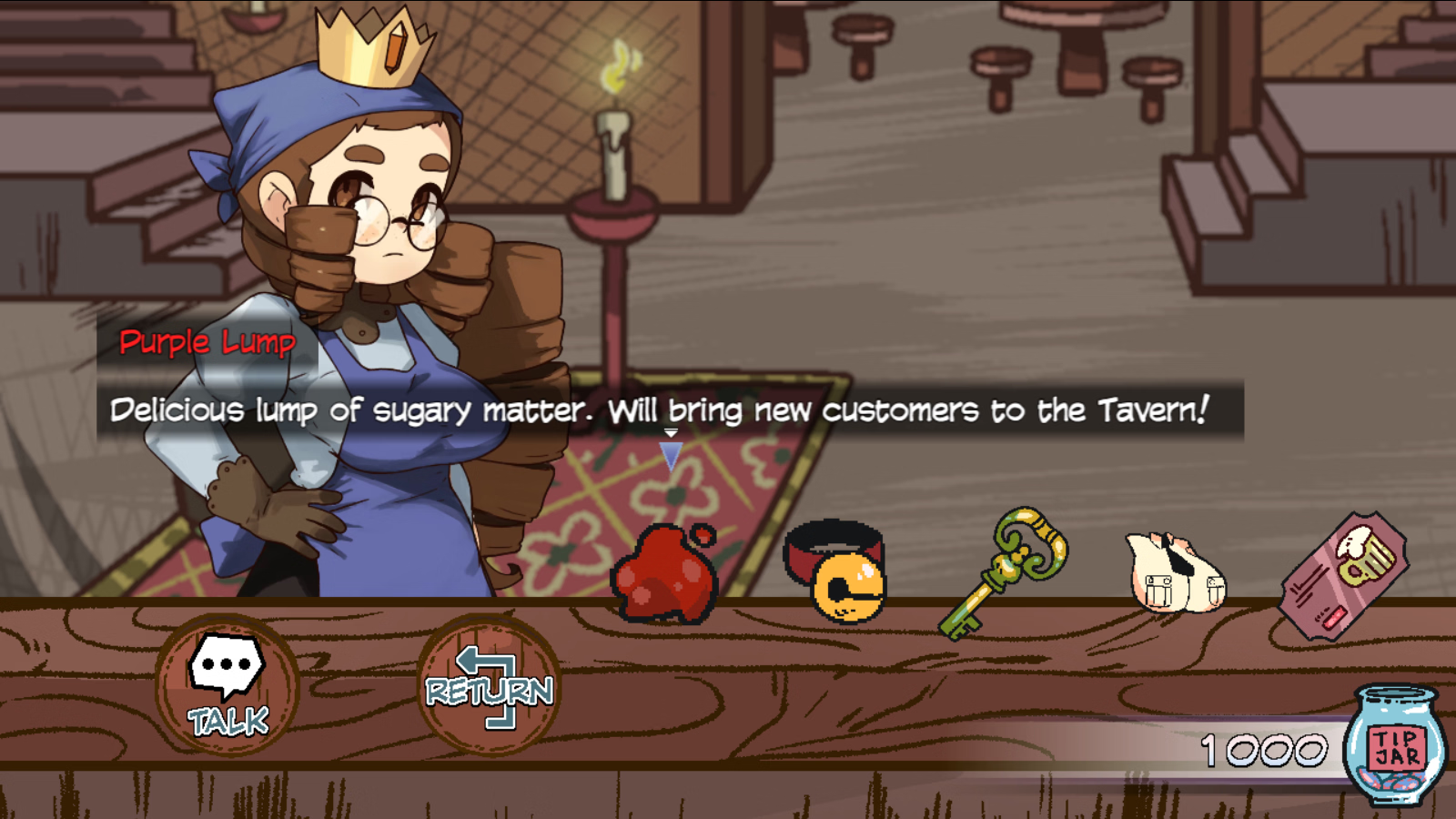Select the pink beer mug ticket
This screenshot has height=819, width=1456.
click(1345, 574)
